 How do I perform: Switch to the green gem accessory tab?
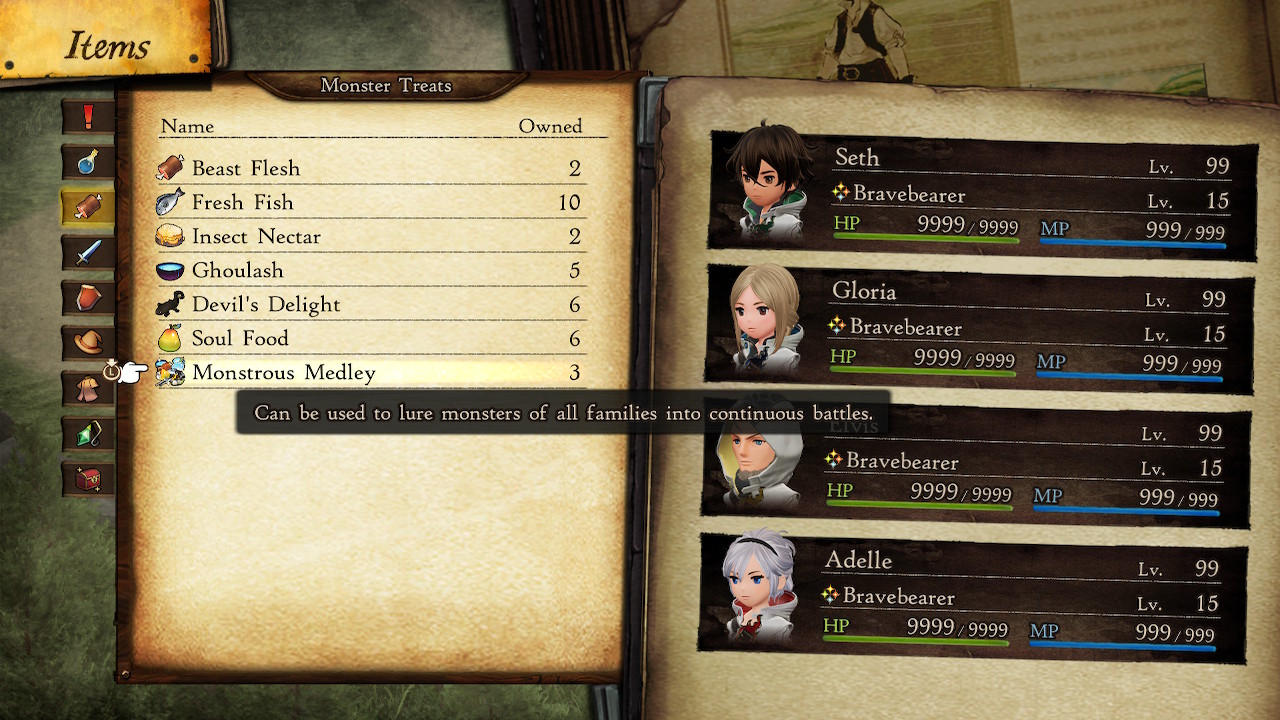click(88, 433)
